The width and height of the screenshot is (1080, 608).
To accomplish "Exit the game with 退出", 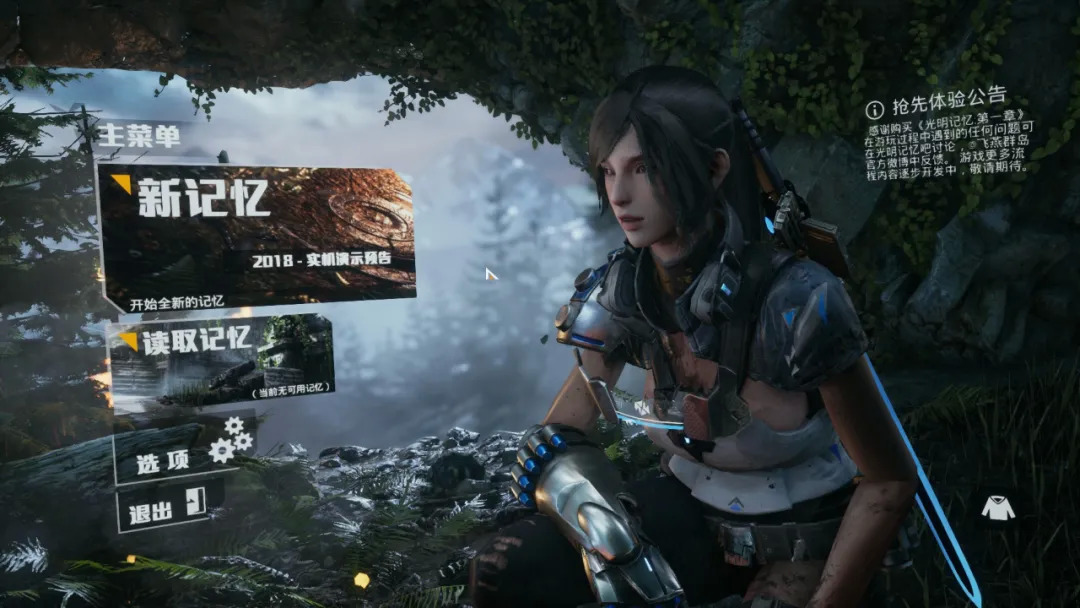I will point(166,508).
